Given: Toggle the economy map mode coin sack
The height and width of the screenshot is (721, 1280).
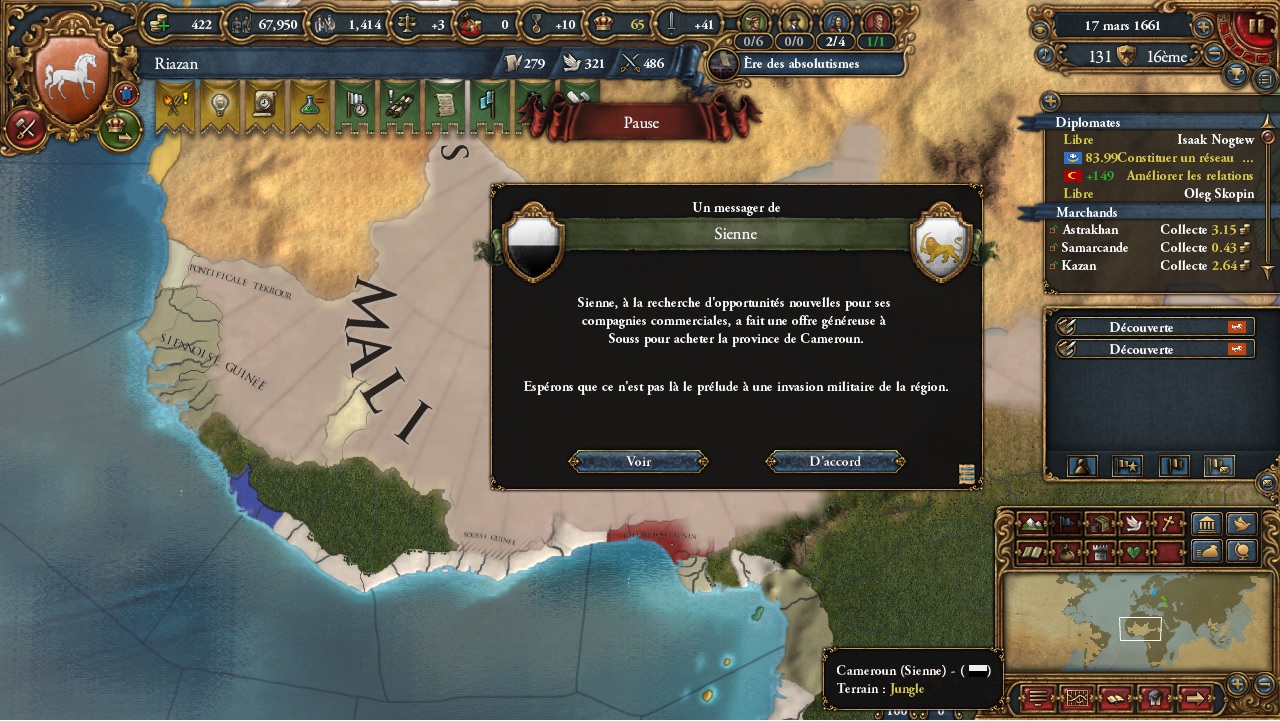Looking at the screenshot, I should click(x=1066, y=553).
